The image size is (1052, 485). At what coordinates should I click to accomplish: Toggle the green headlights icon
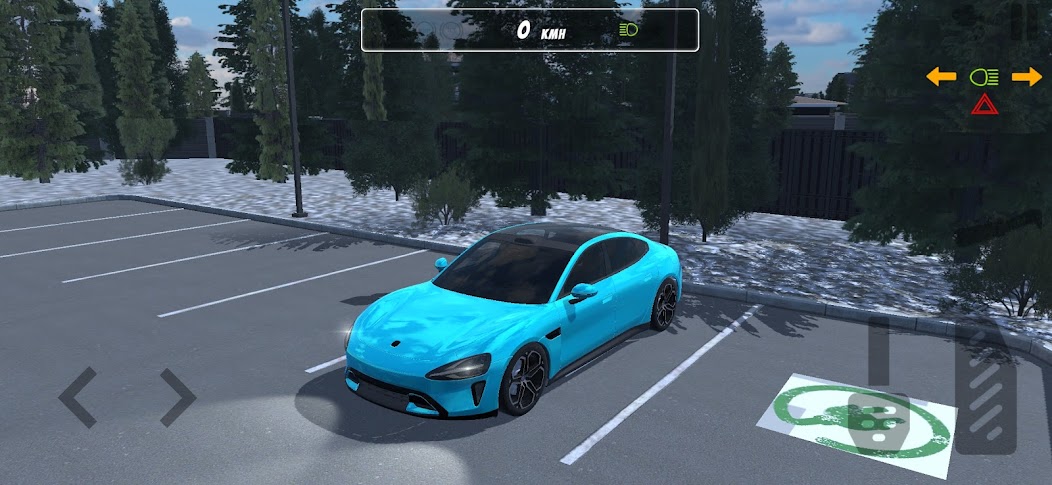(984, 77)
